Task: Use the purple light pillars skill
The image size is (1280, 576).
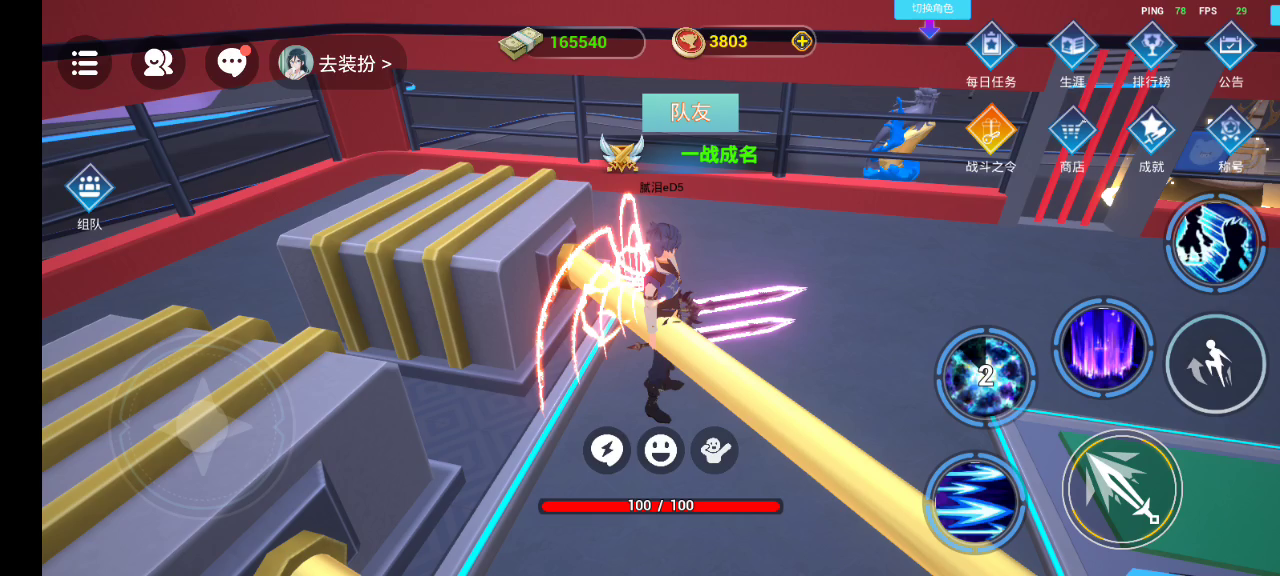Action: click(1103, 347)
